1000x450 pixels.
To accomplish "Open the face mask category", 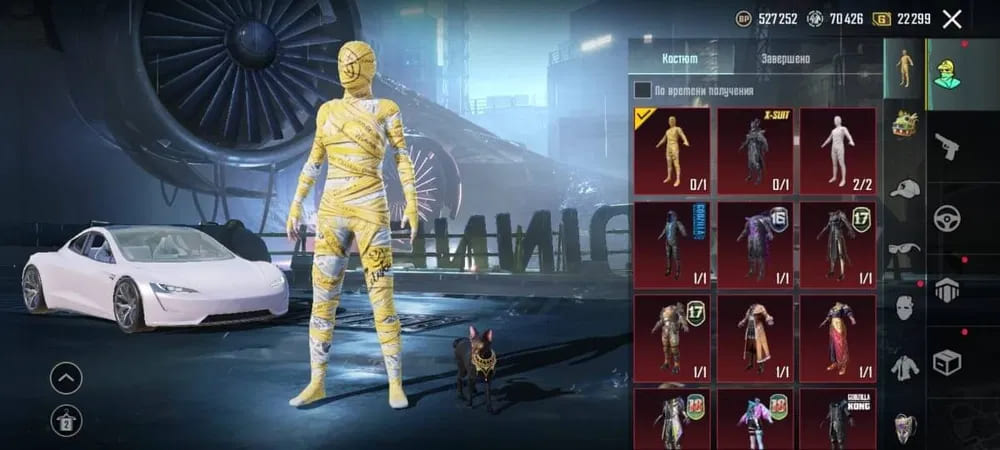I will [905, 308].
